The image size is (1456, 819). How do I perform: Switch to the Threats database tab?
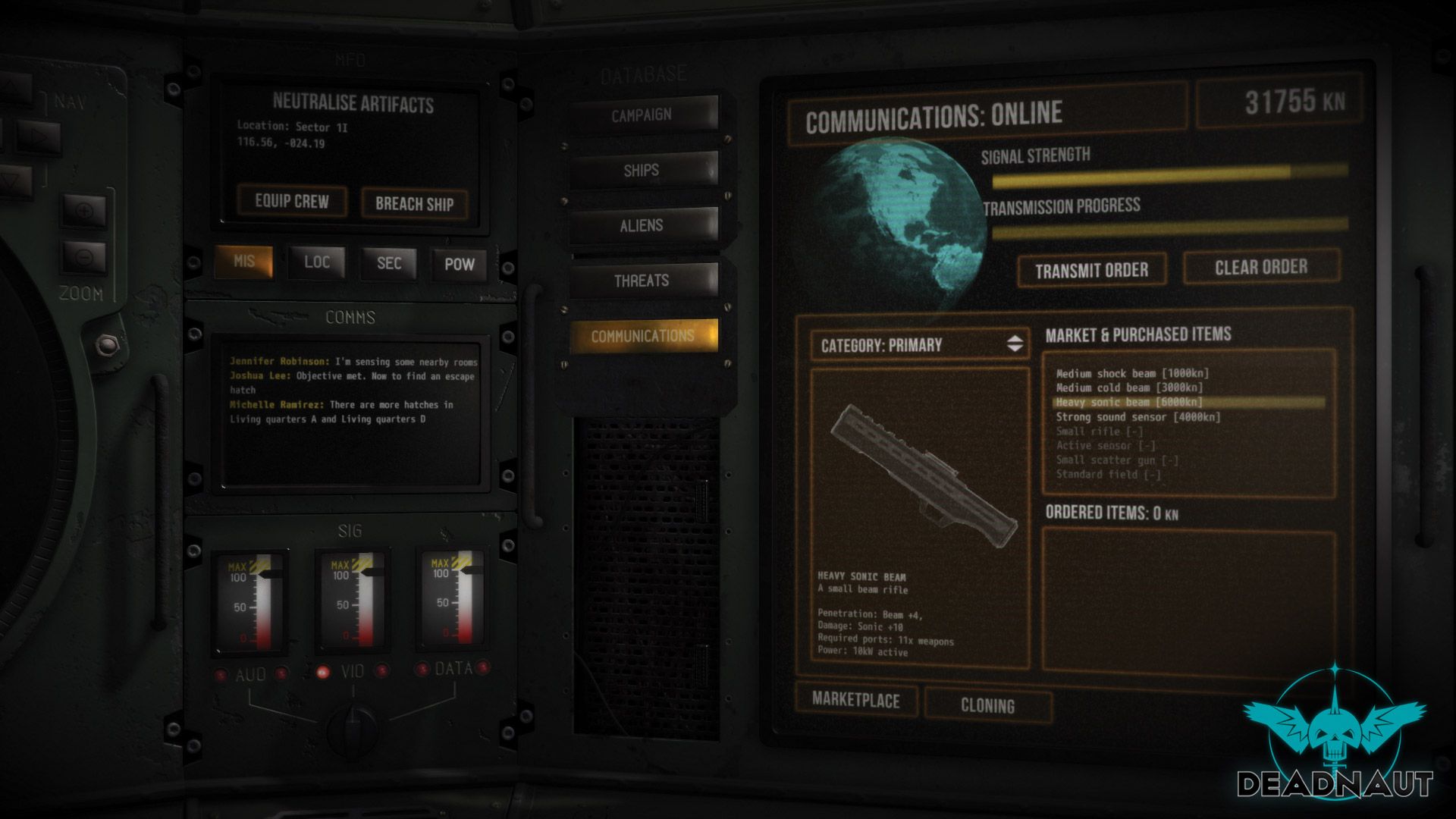[645, 280]
